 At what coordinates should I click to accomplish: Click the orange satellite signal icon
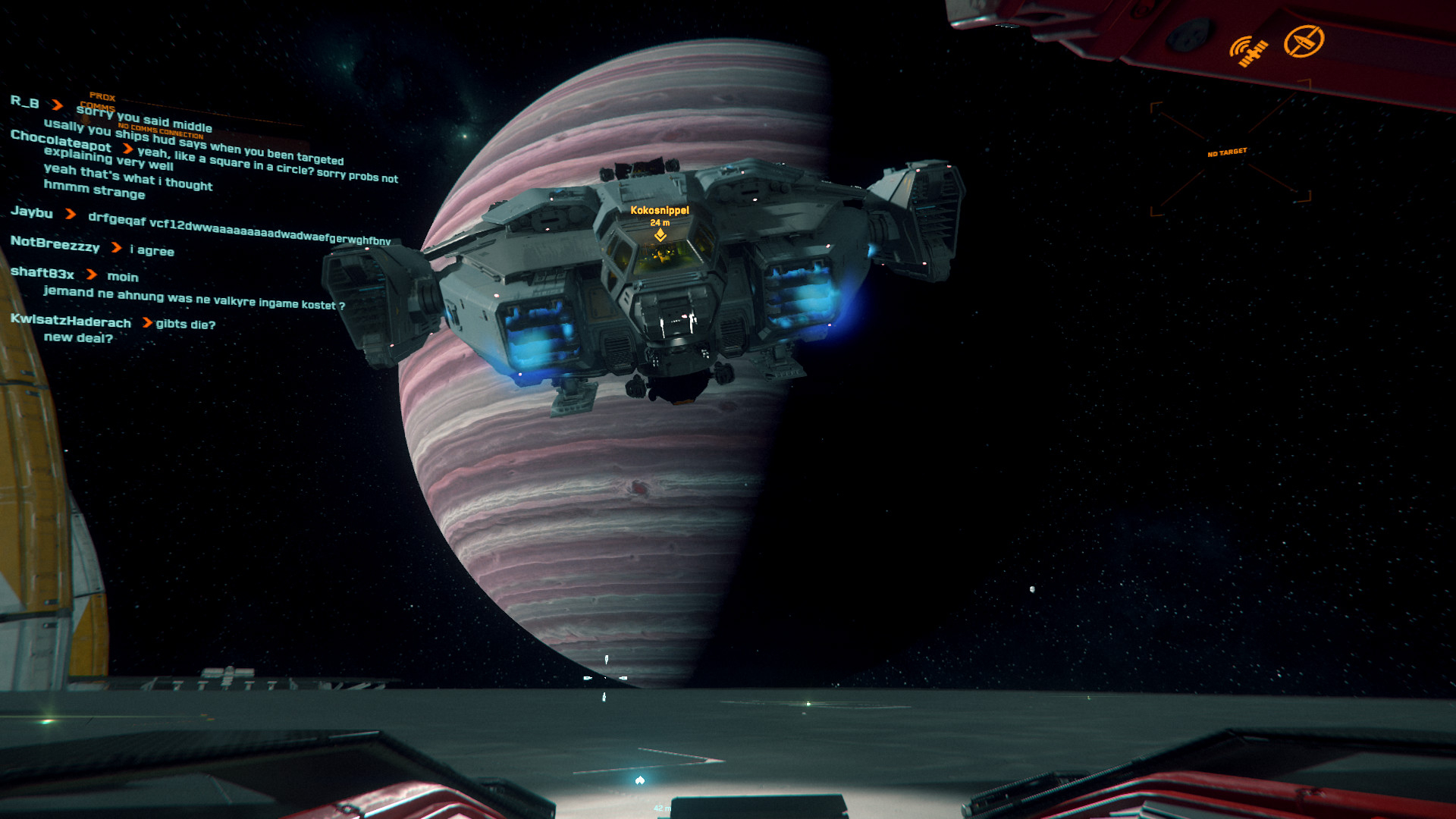click(1248, 52)
